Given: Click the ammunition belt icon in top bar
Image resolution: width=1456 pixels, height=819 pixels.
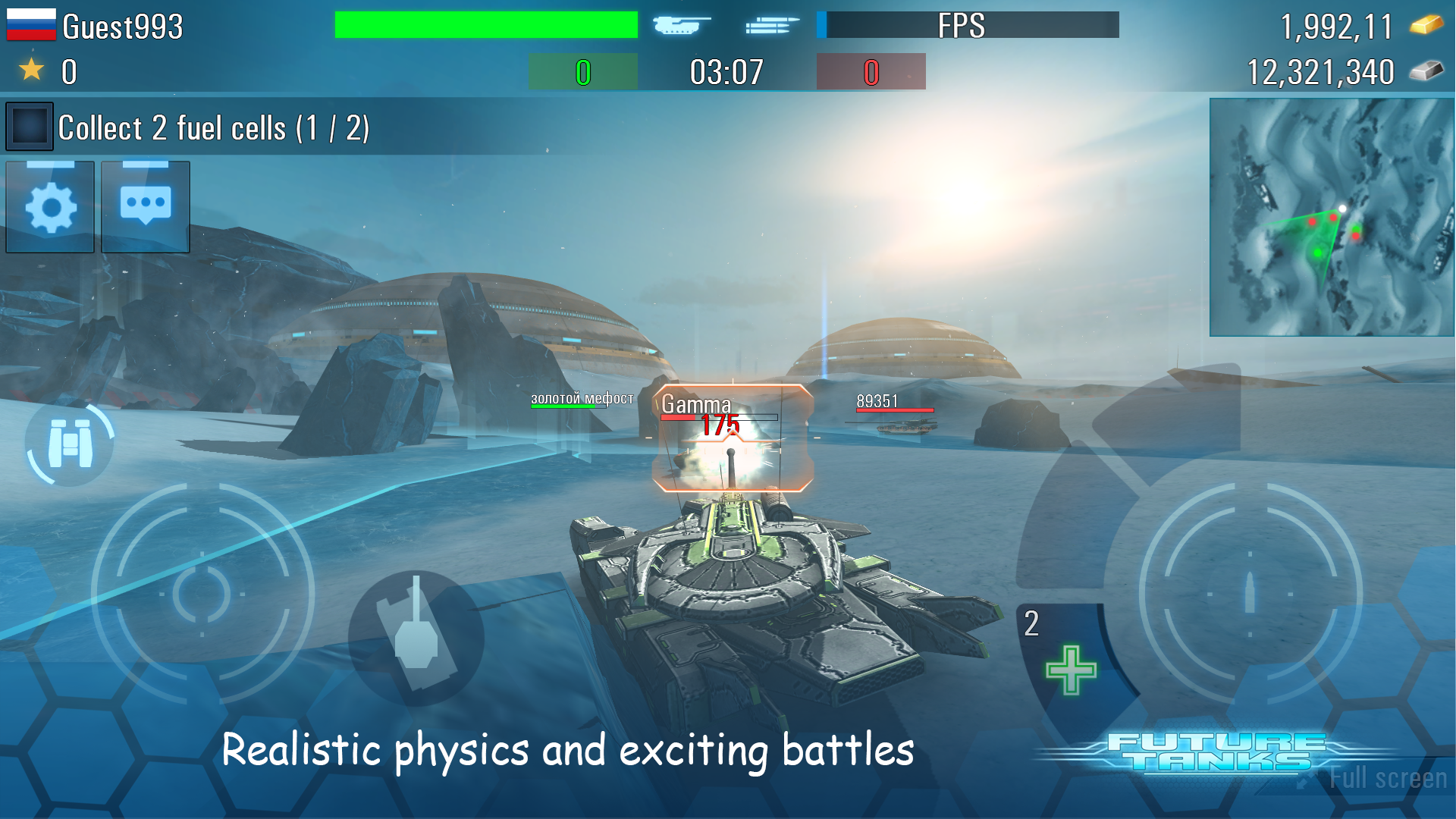Looking at the screenshot, I should (768, 25).
